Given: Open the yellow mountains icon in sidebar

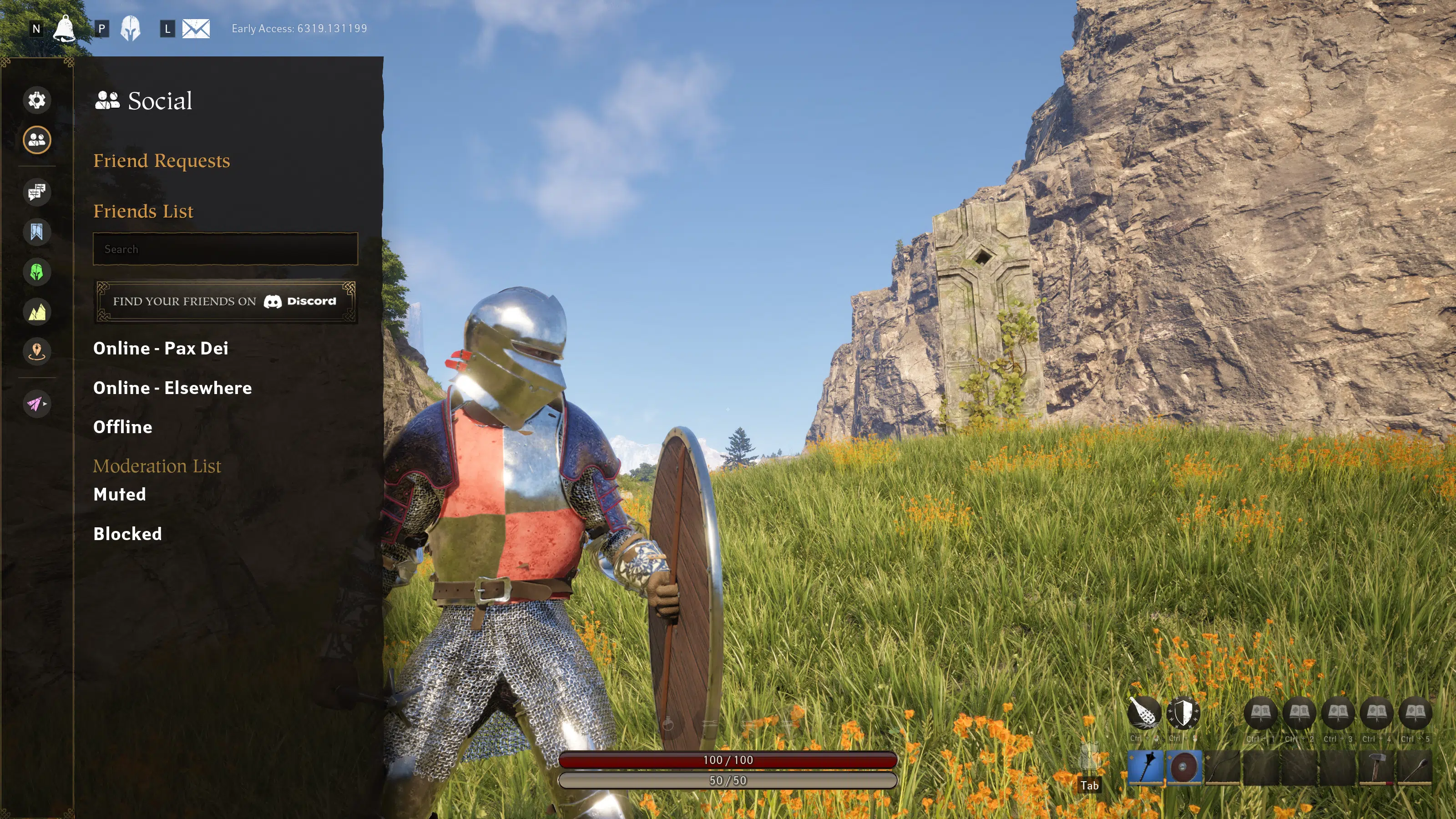Looking at the screenshot, I should [37, 312].
